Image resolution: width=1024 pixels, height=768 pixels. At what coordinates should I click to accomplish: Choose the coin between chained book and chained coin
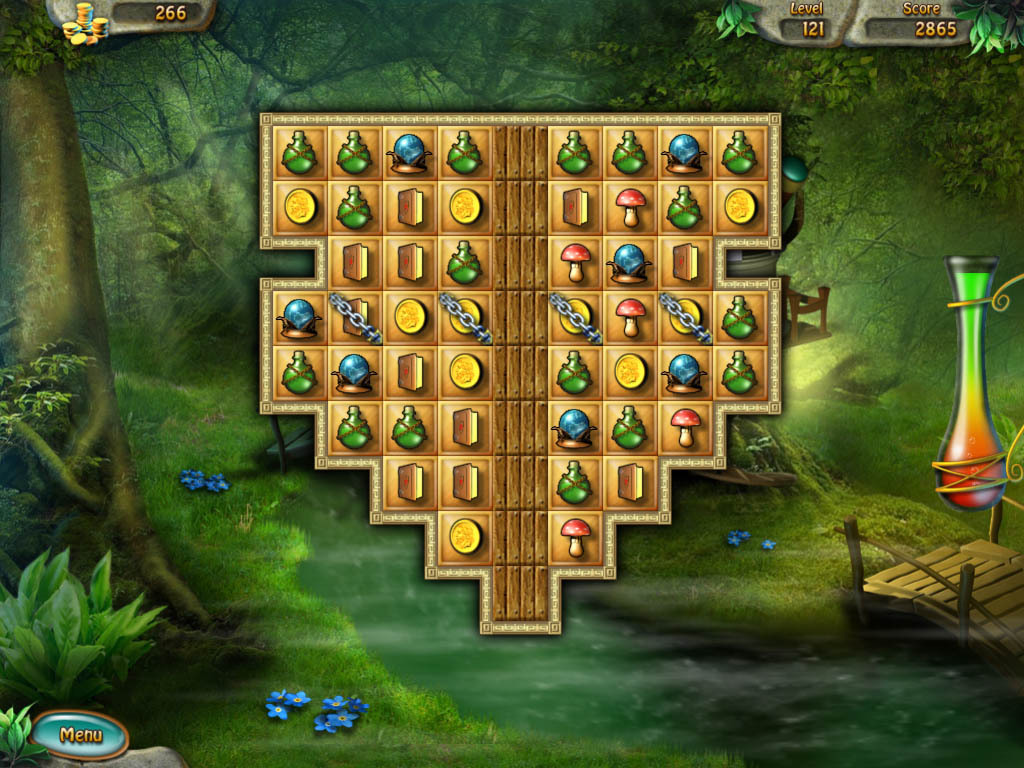[x=409, y=316]
